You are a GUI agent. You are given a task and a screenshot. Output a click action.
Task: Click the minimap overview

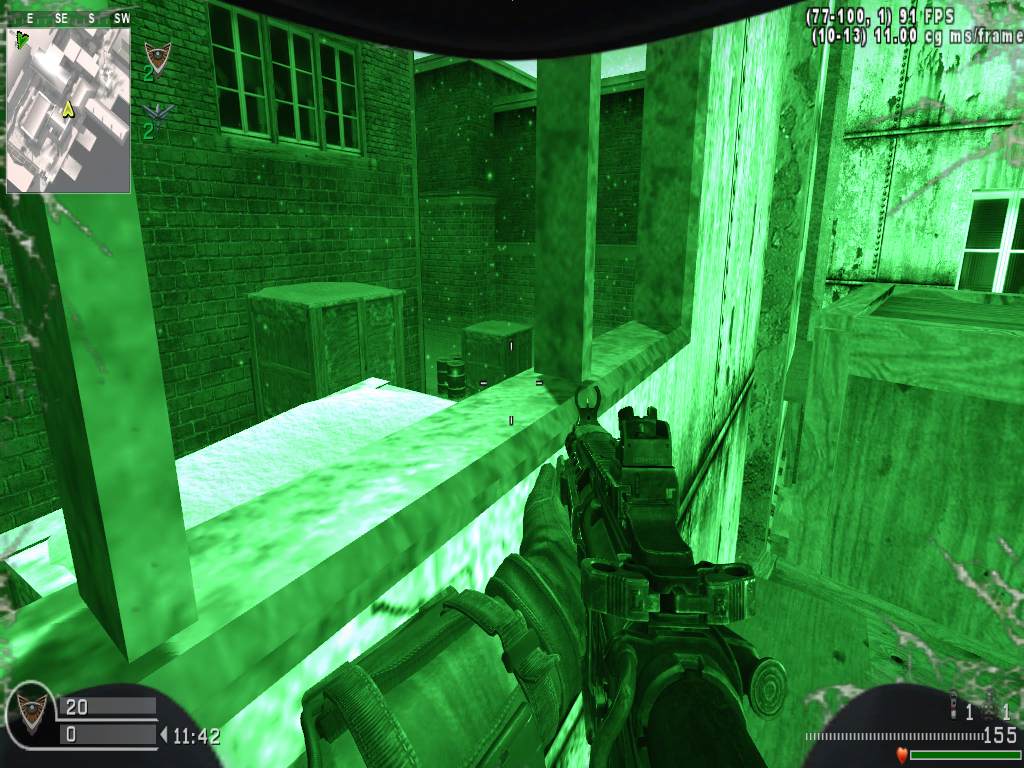[68, 110]
